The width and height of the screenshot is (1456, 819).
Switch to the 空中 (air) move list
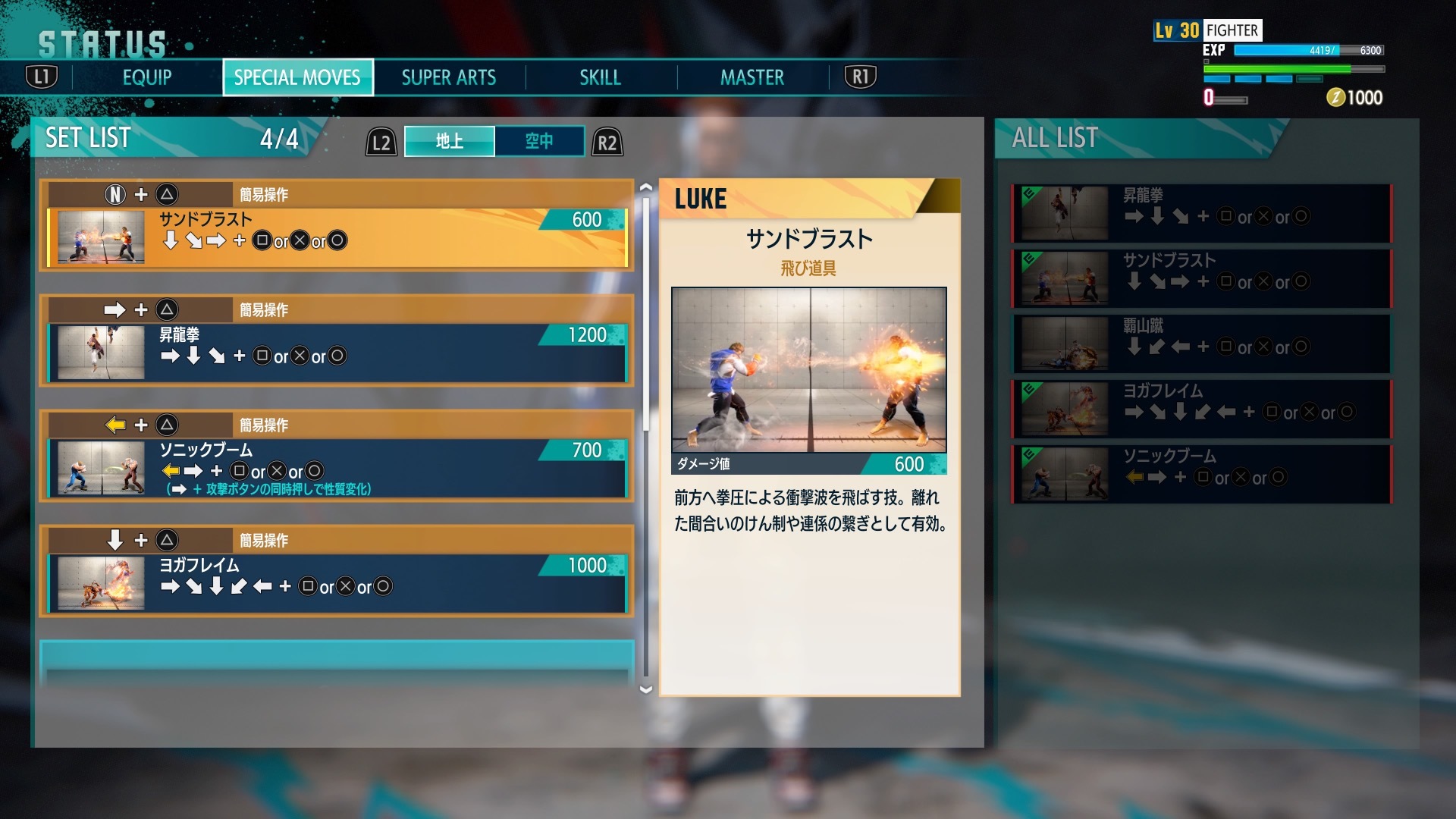coord(540,140)
